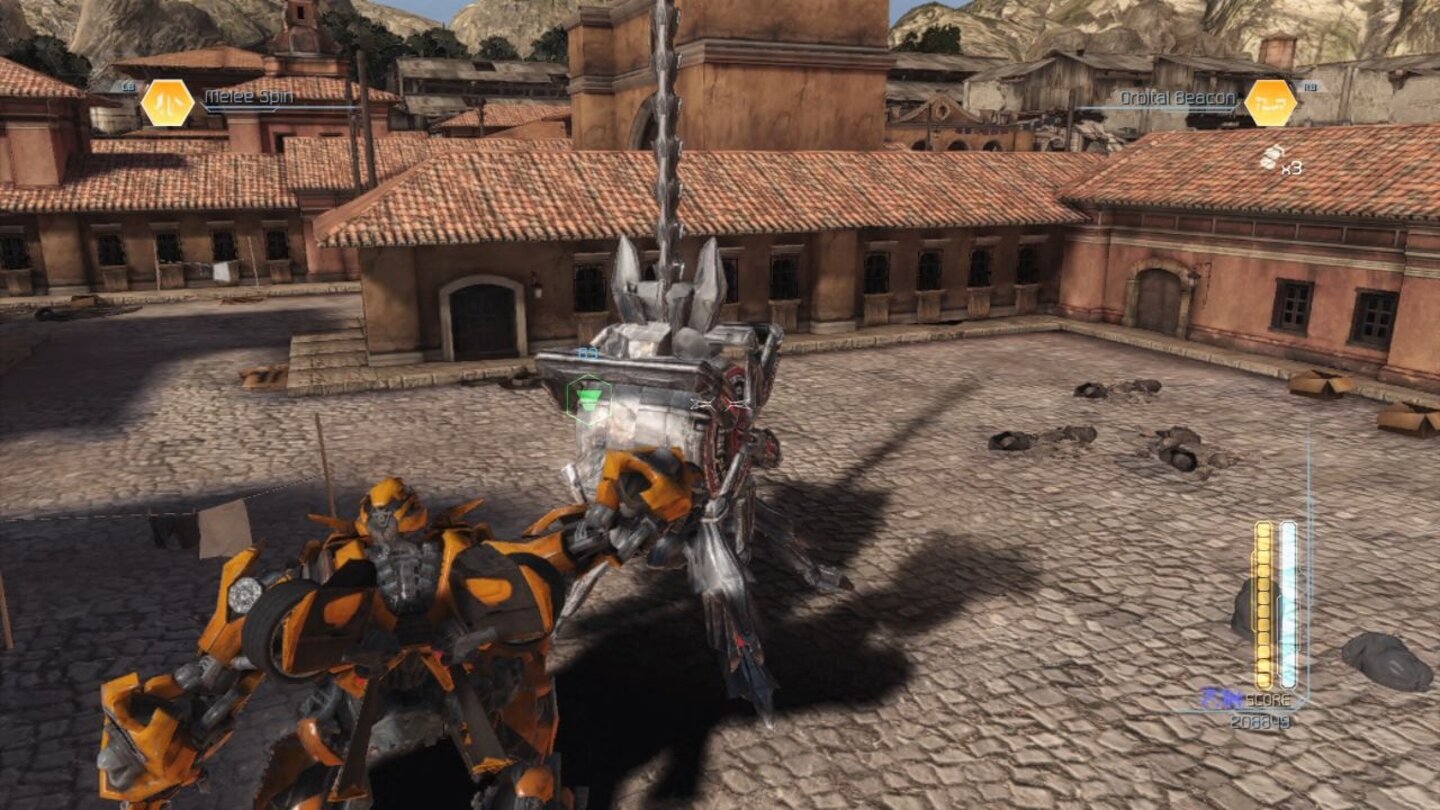The image size is (1440, 810).
Task: Click the RB button prompt beside Orbital Beacon
Action: coord(1312,89)
